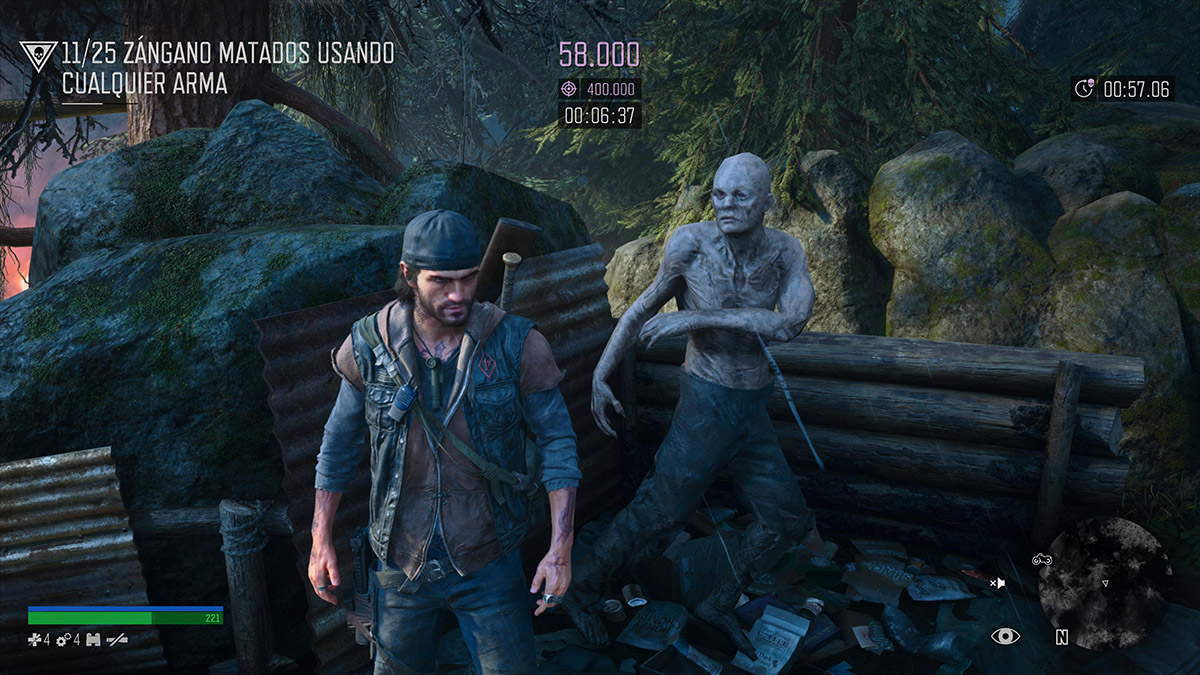Click the crossed-out weapon slot icon
The height and width of the screenshot is (675, 1200).
117,639
